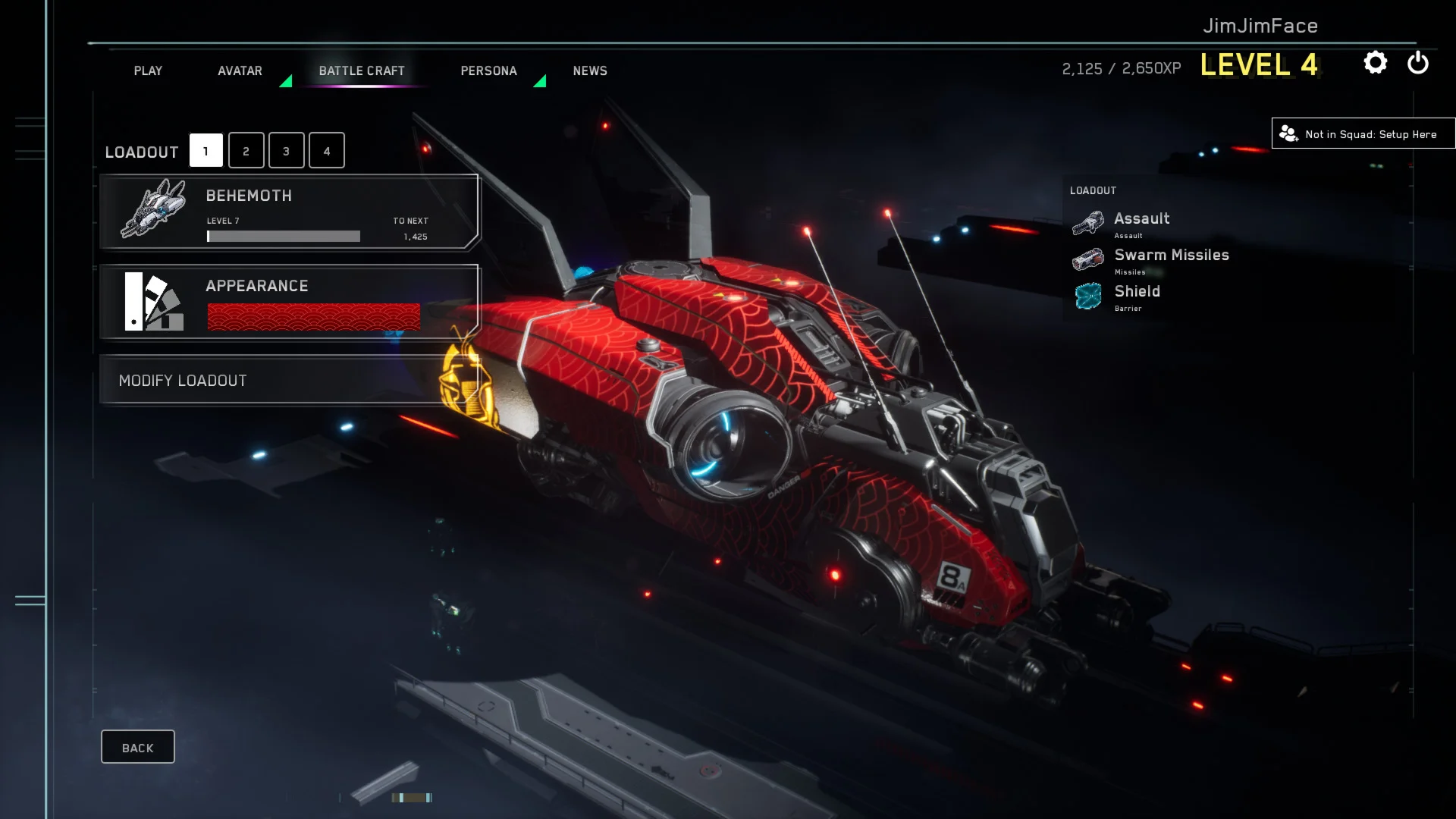Viewport: 1456px width, 819px height.
Task: Open the News tab
Action: pyautogui.click(x=590, y=71)
